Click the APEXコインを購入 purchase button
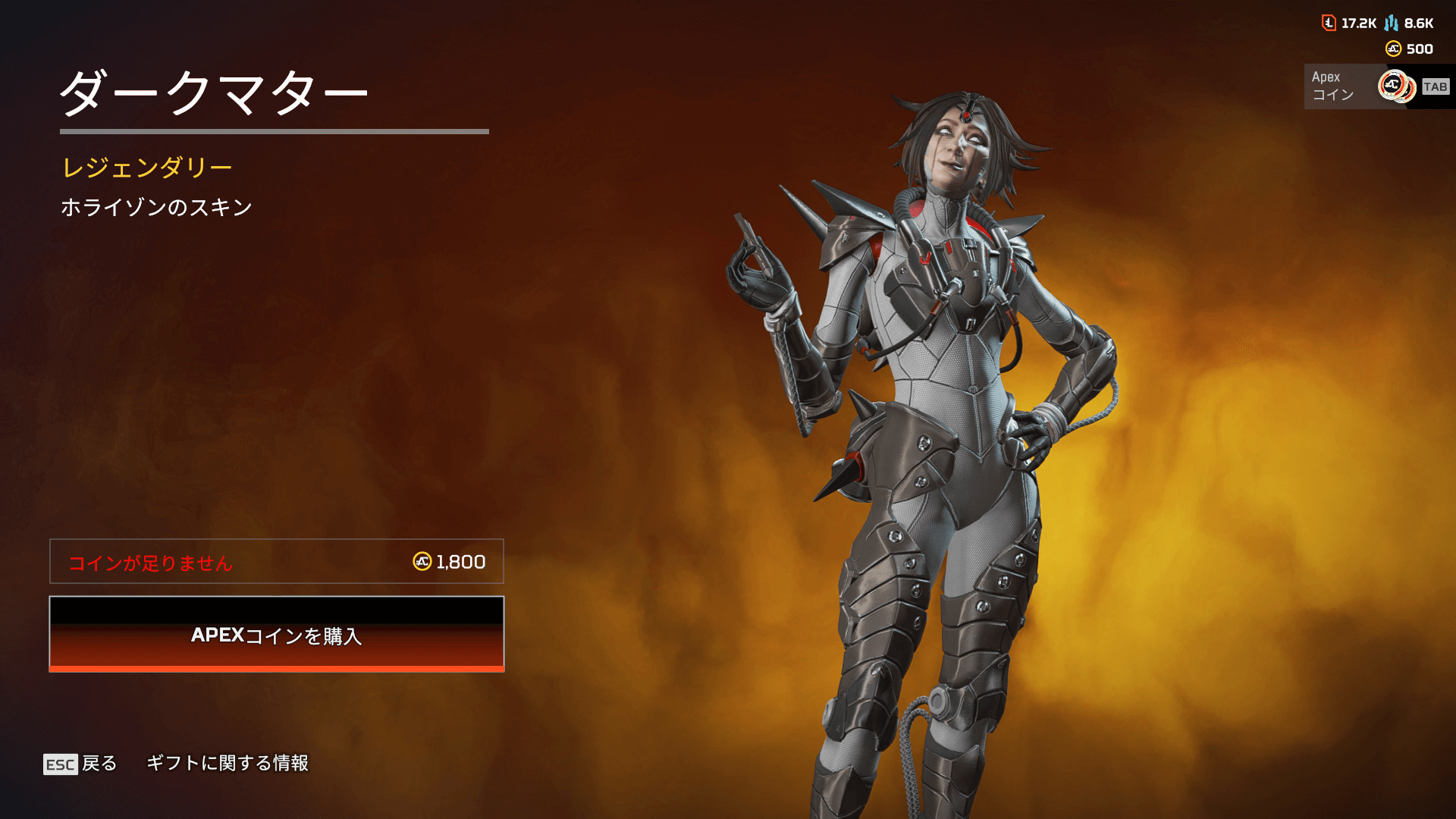1456x819 pixels. pyautogui.click(x=277, y=635)
